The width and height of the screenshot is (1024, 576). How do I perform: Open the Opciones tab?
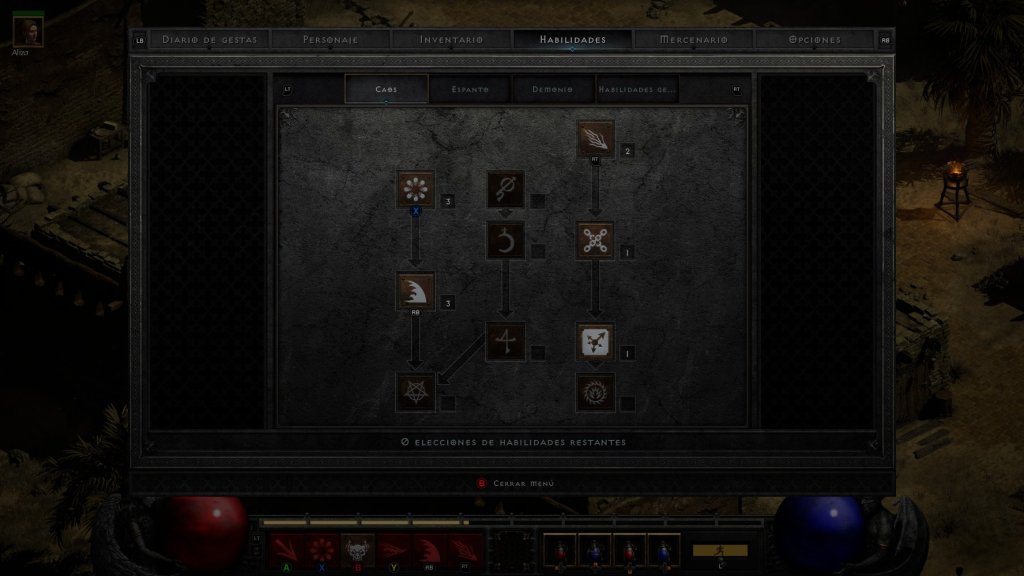click(814, 40)
